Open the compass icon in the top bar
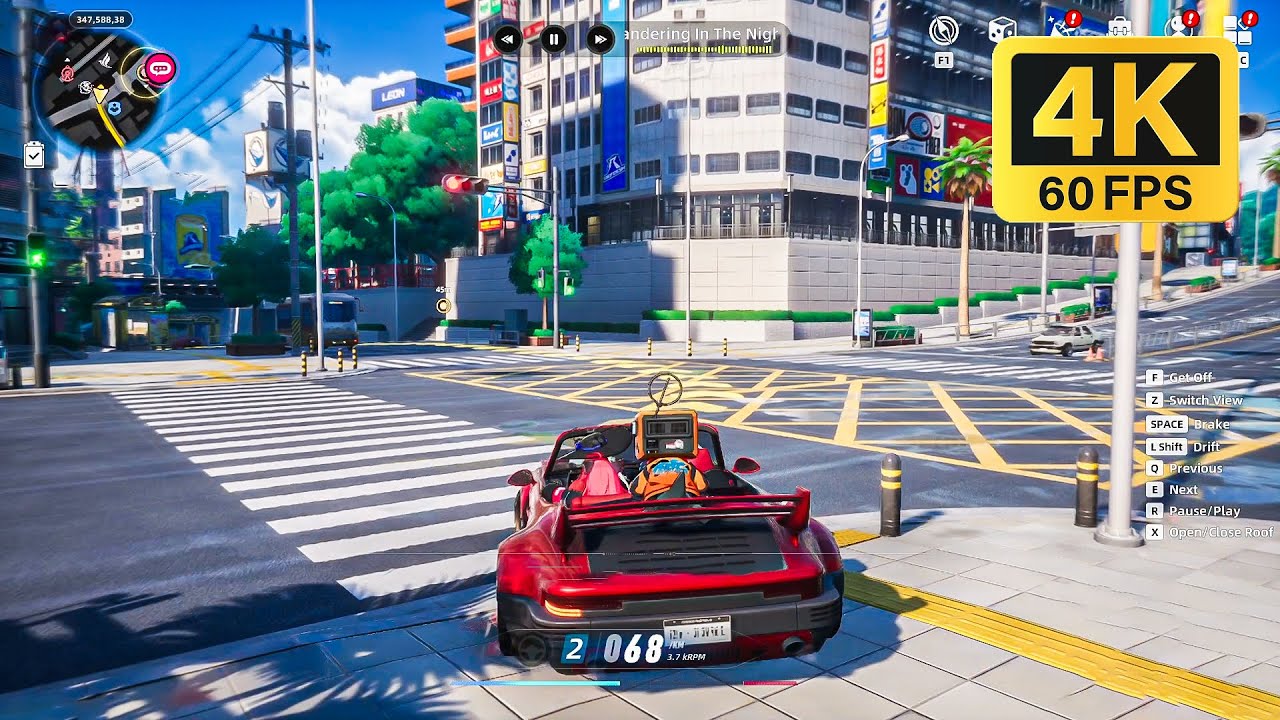Image resolution: width=1280 pixels, height=720 pixels. (943, 31)
